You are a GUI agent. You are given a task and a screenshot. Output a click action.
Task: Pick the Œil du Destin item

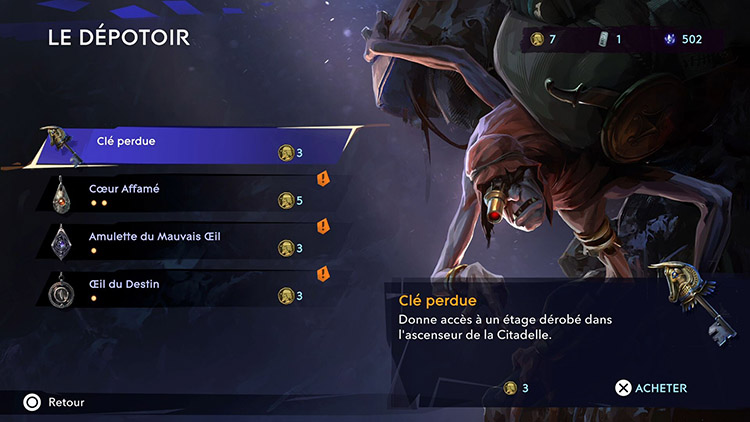(x=180, y=290)
